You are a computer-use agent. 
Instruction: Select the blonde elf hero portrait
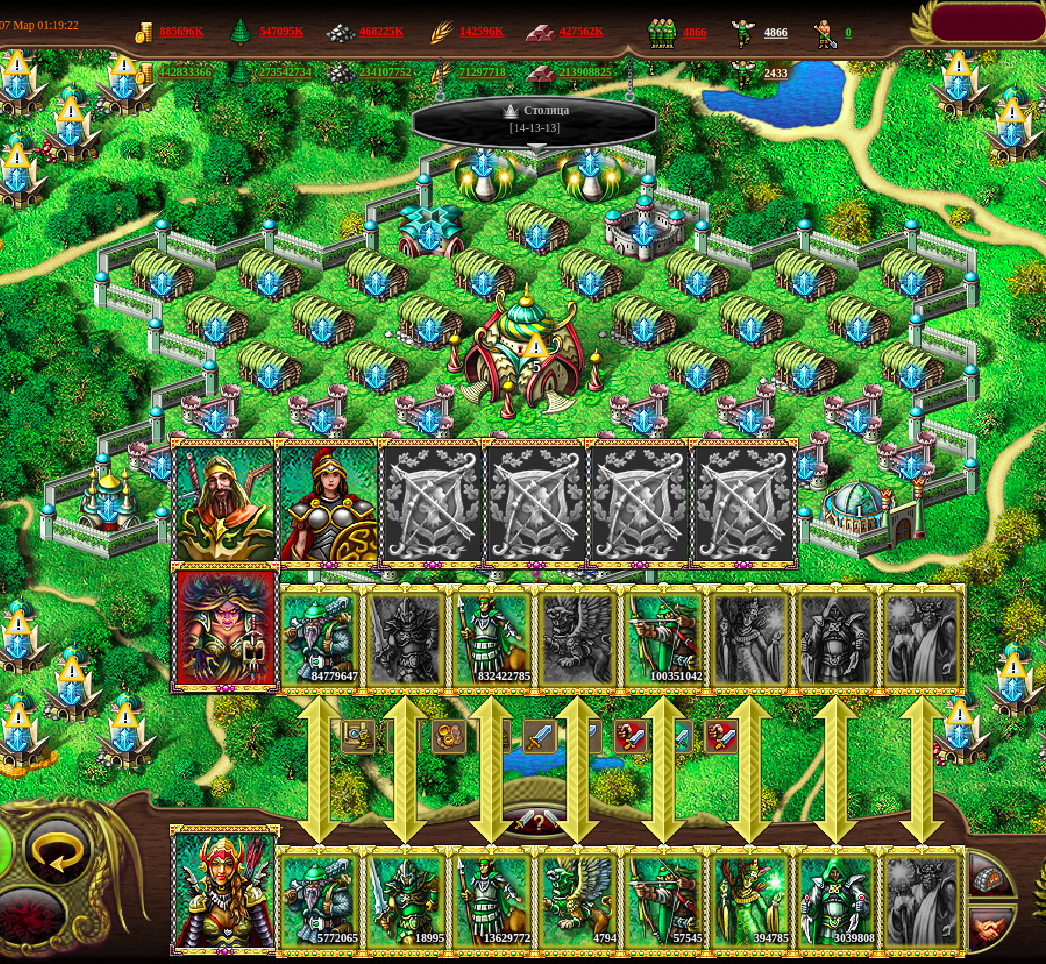point(225,890)
